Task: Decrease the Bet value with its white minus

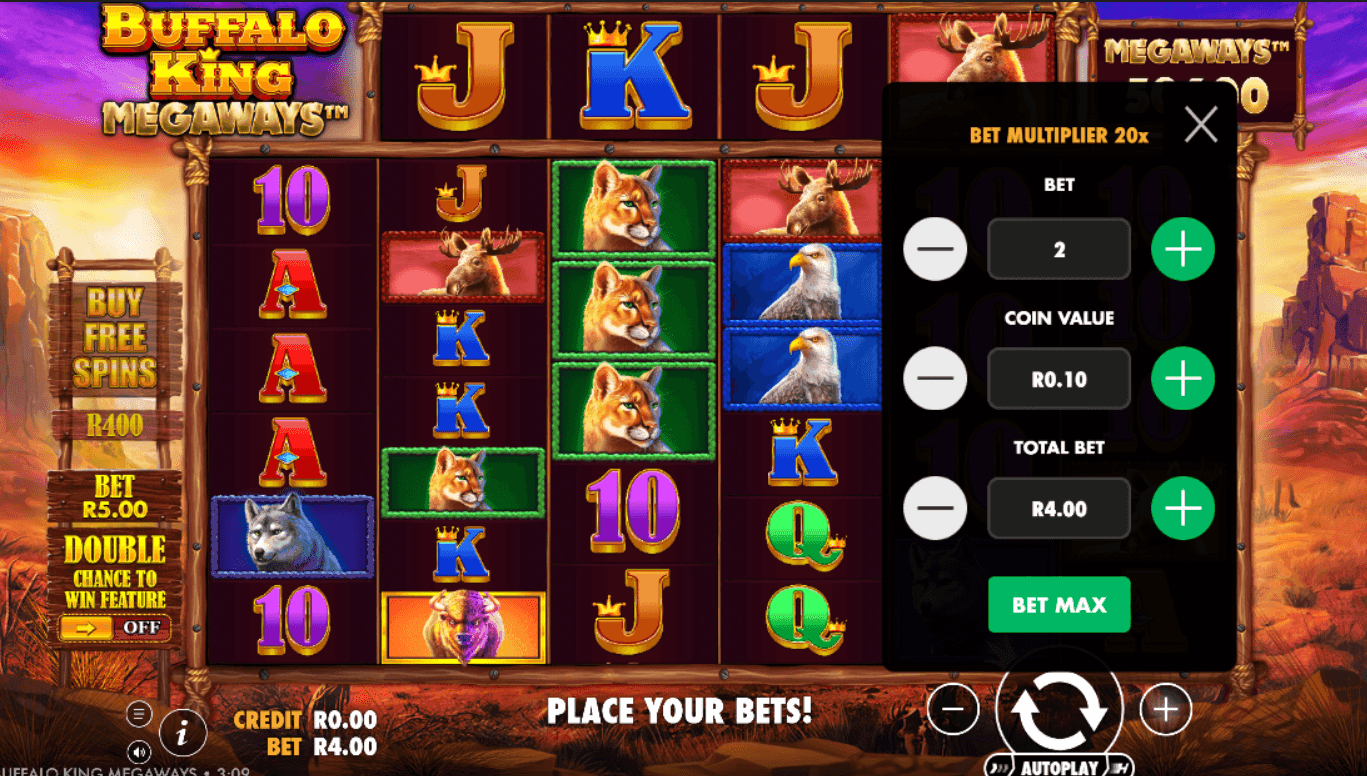Action: (x=934, y=249)
